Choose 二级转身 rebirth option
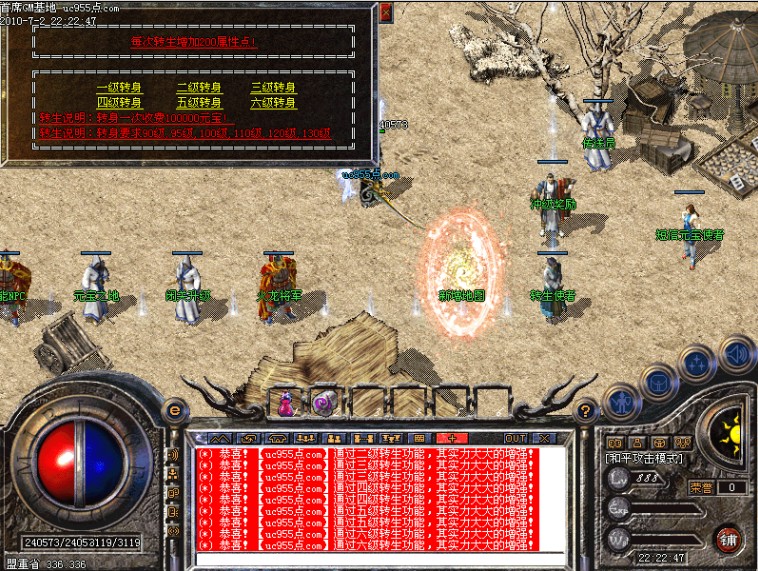The height and width of the screenshot is (571, 758). 198,87
